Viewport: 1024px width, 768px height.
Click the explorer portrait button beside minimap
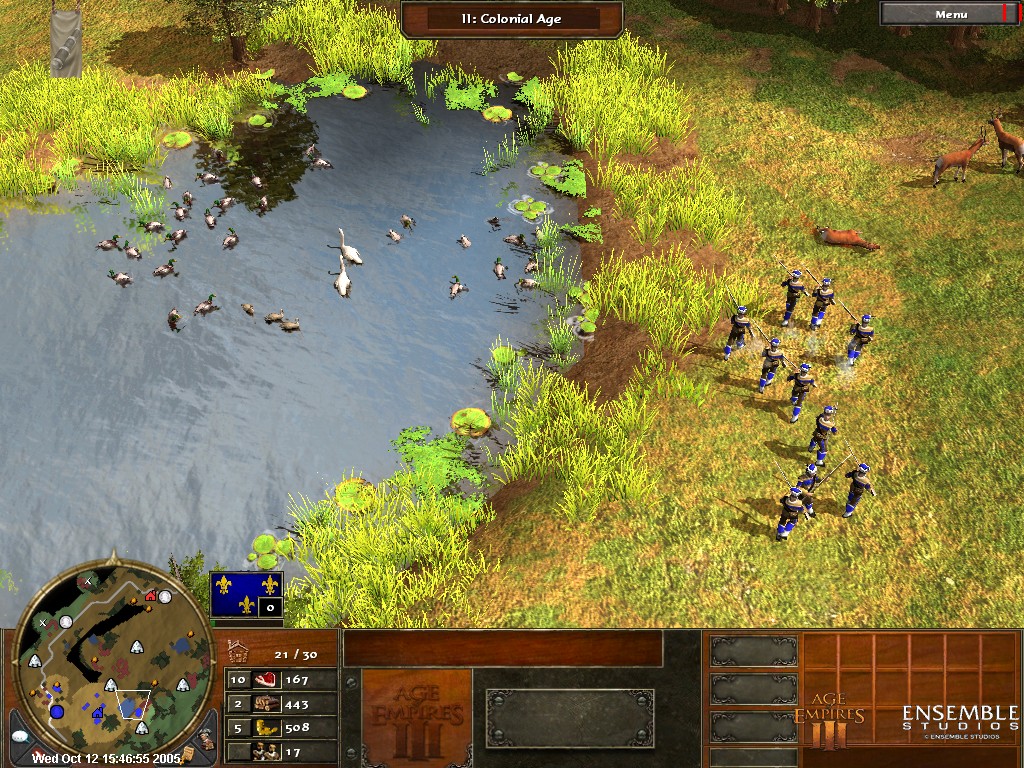203,737
